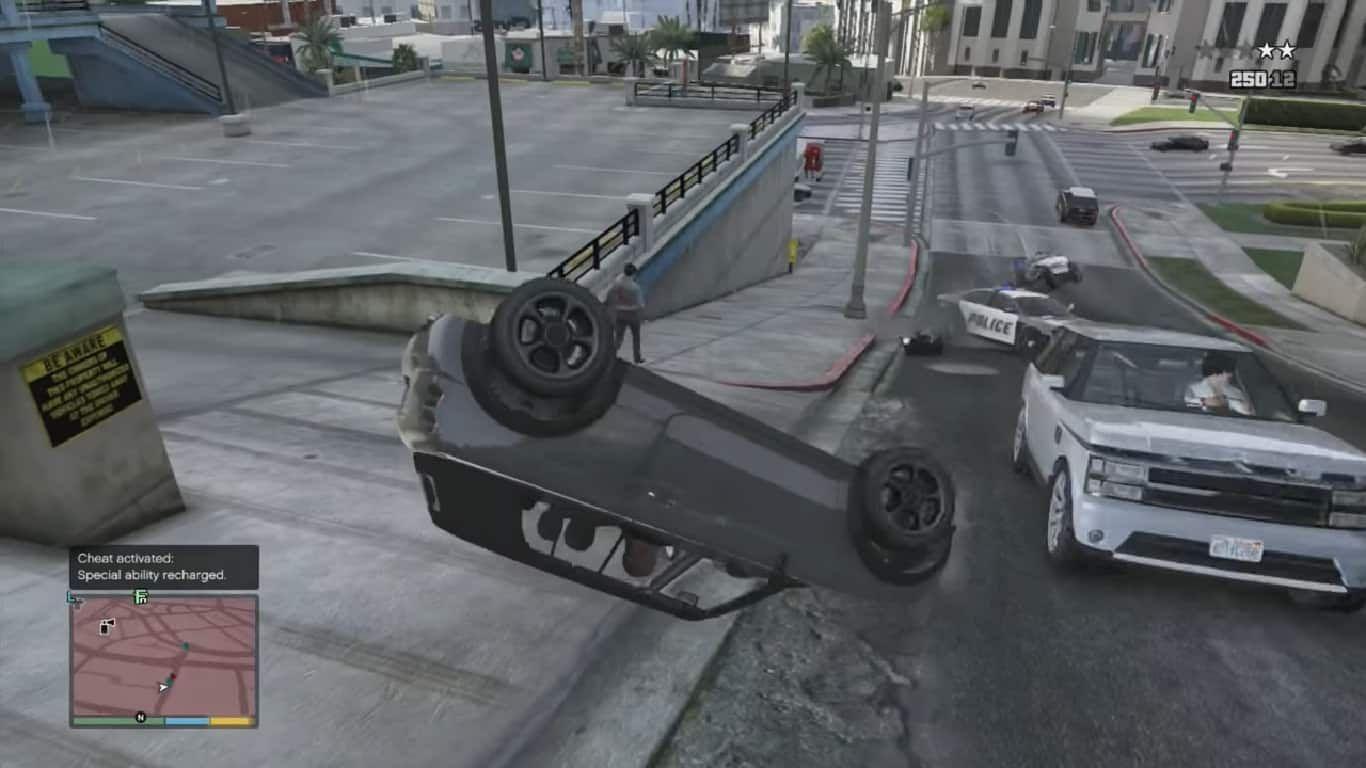Click the green F marker above minimap
Screen dimensions: 1366x768
pyautogui.click(x=141, y=598)
